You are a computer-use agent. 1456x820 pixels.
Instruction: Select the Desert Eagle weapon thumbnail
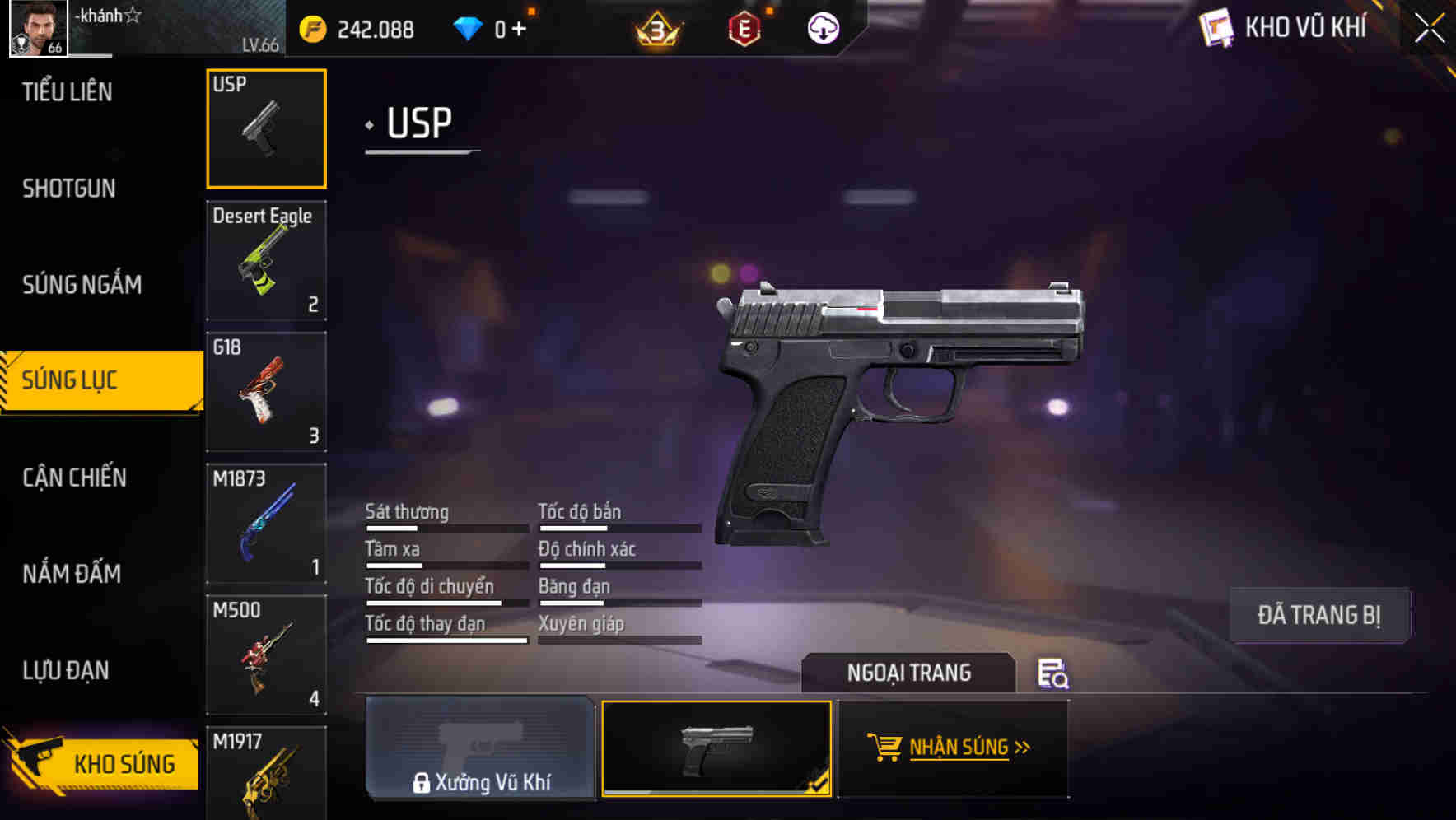point(266,259)
